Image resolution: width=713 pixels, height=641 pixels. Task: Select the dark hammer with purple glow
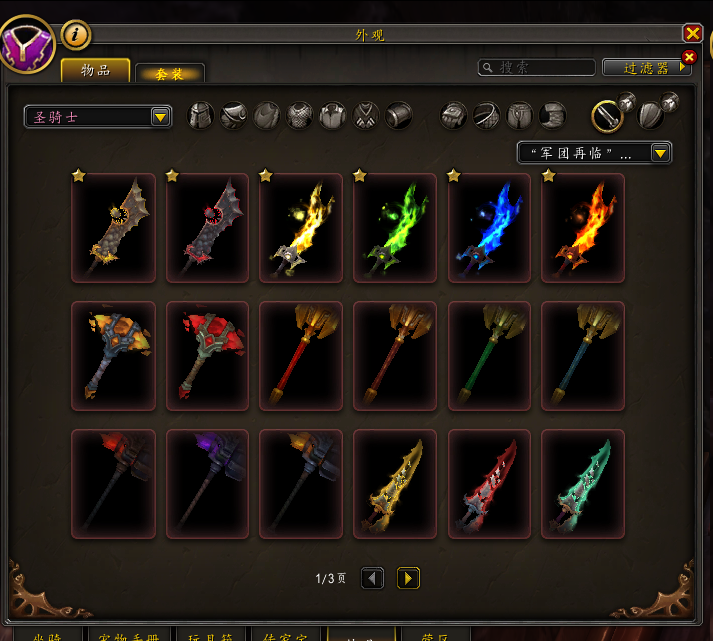[x=207, y=484]
